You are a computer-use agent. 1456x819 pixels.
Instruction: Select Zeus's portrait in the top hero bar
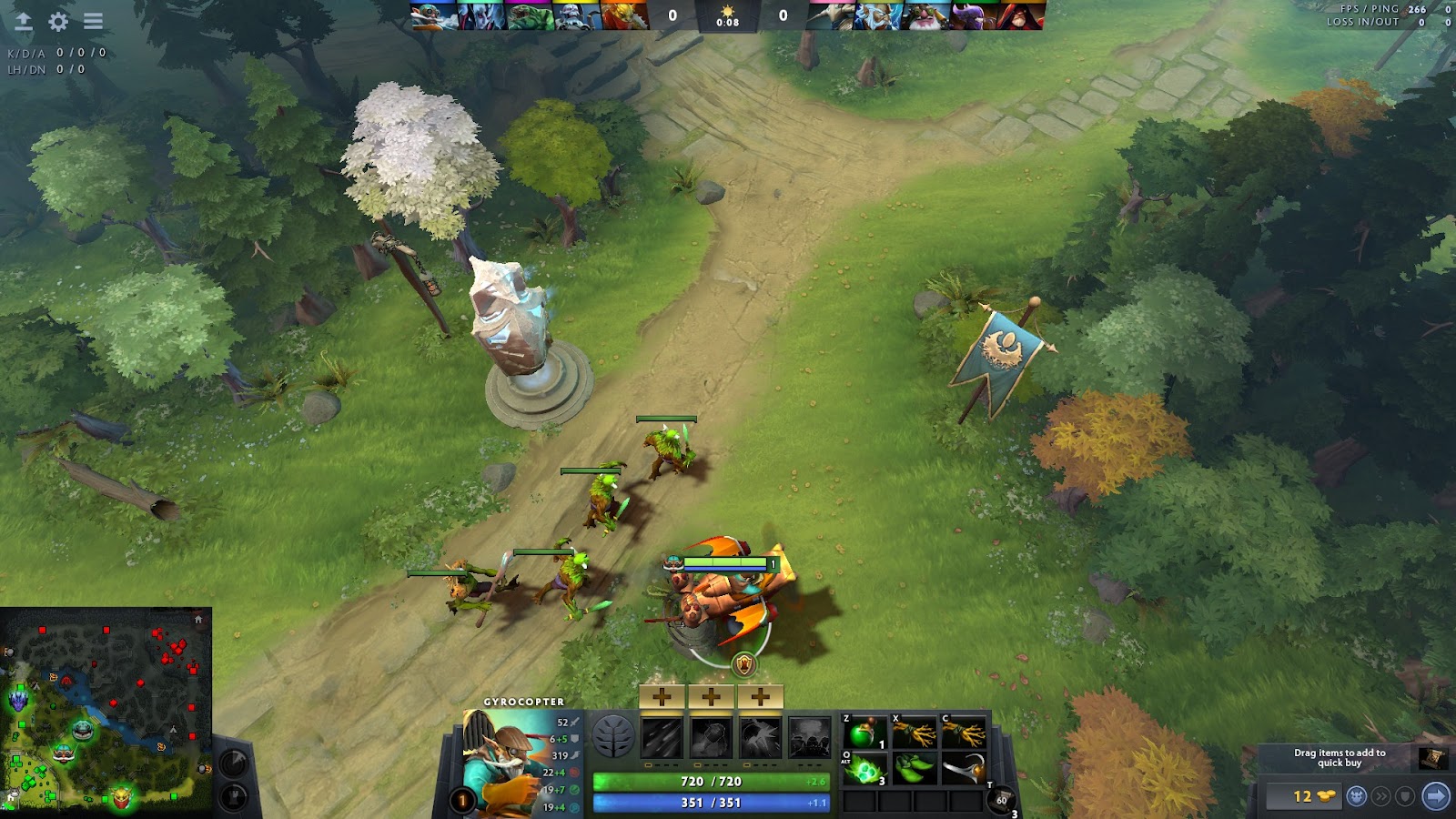[x=879, y=16]
